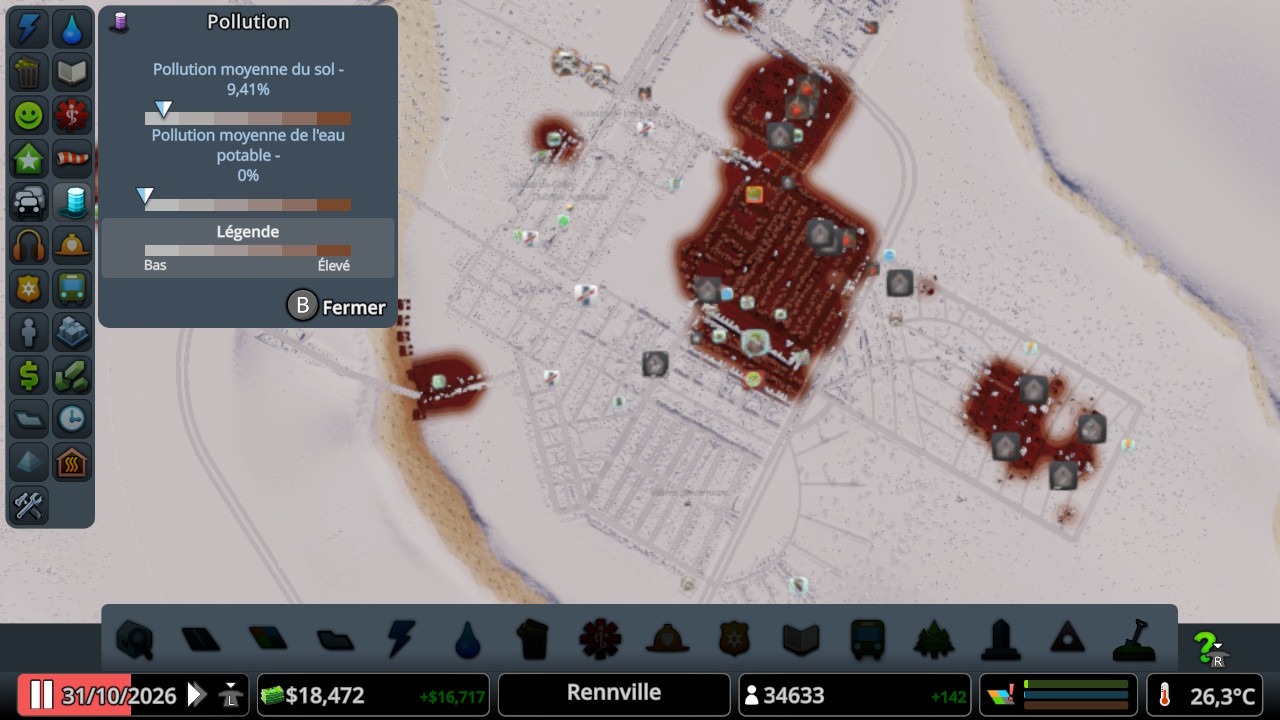Show the healthcare info view
Image resolution: width=1280 pixels, height=720 pixels.
point(72,116)
